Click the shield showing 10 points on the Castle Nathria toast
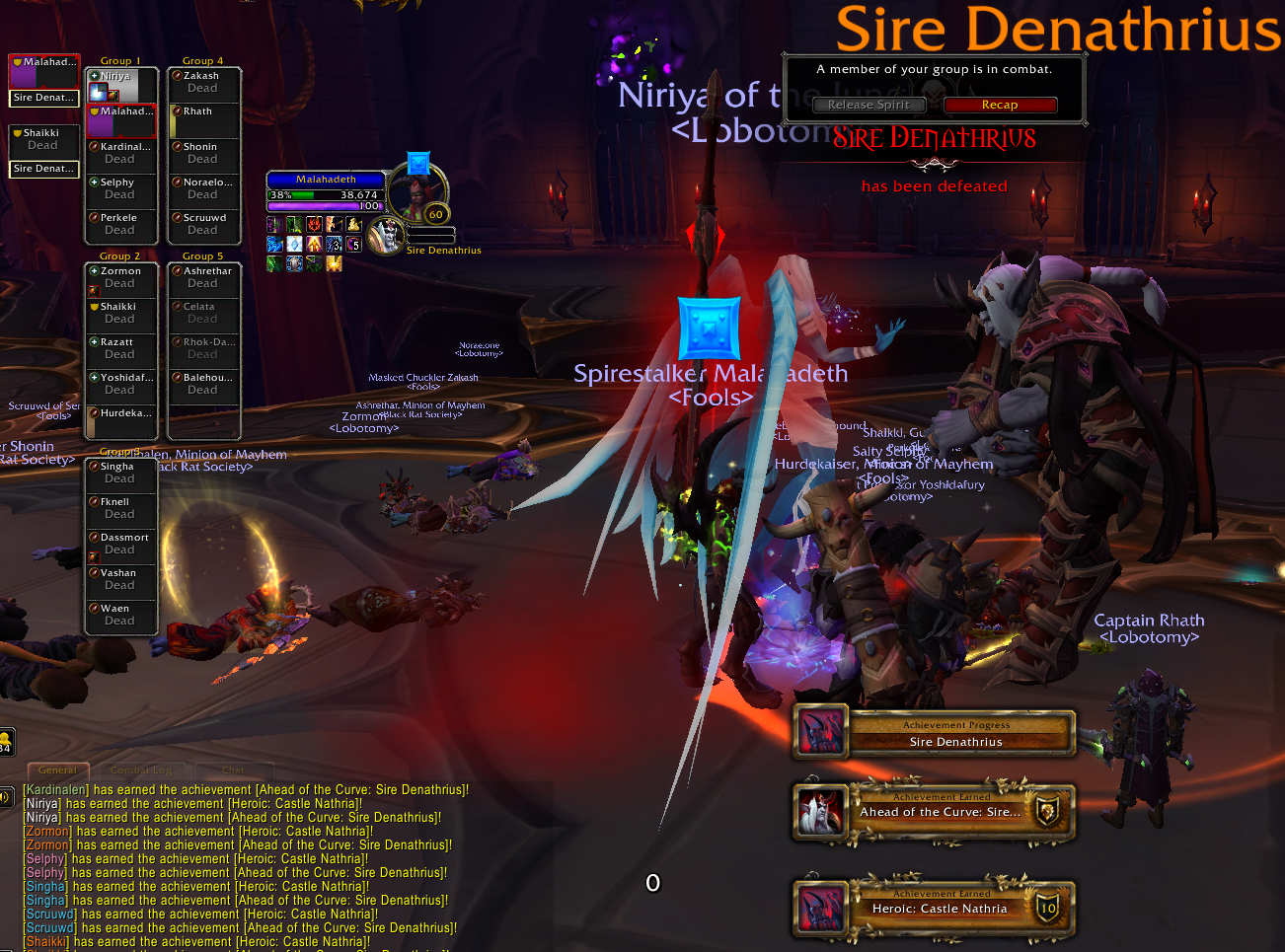Screen dimensions: 1285x952 [x=1050, y=908]
